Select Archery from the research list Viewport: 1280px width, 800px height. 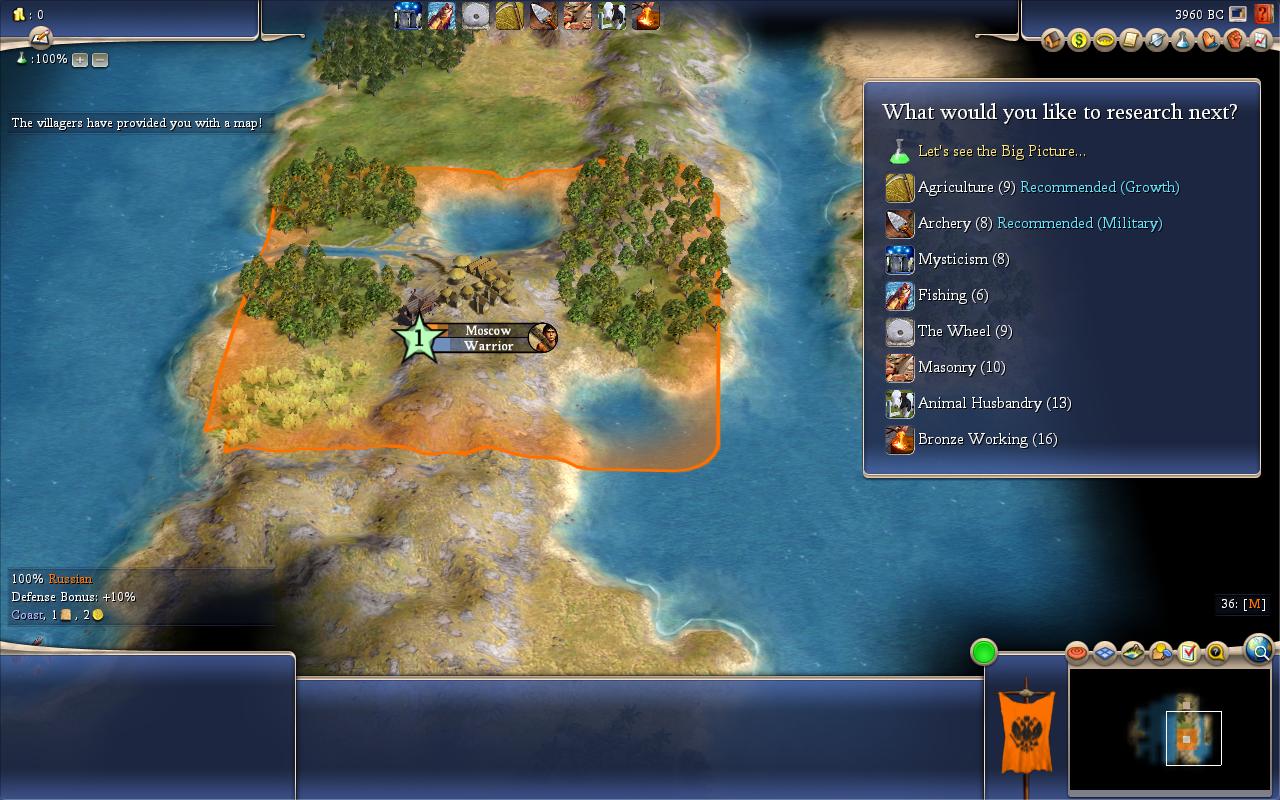point(944,223)
